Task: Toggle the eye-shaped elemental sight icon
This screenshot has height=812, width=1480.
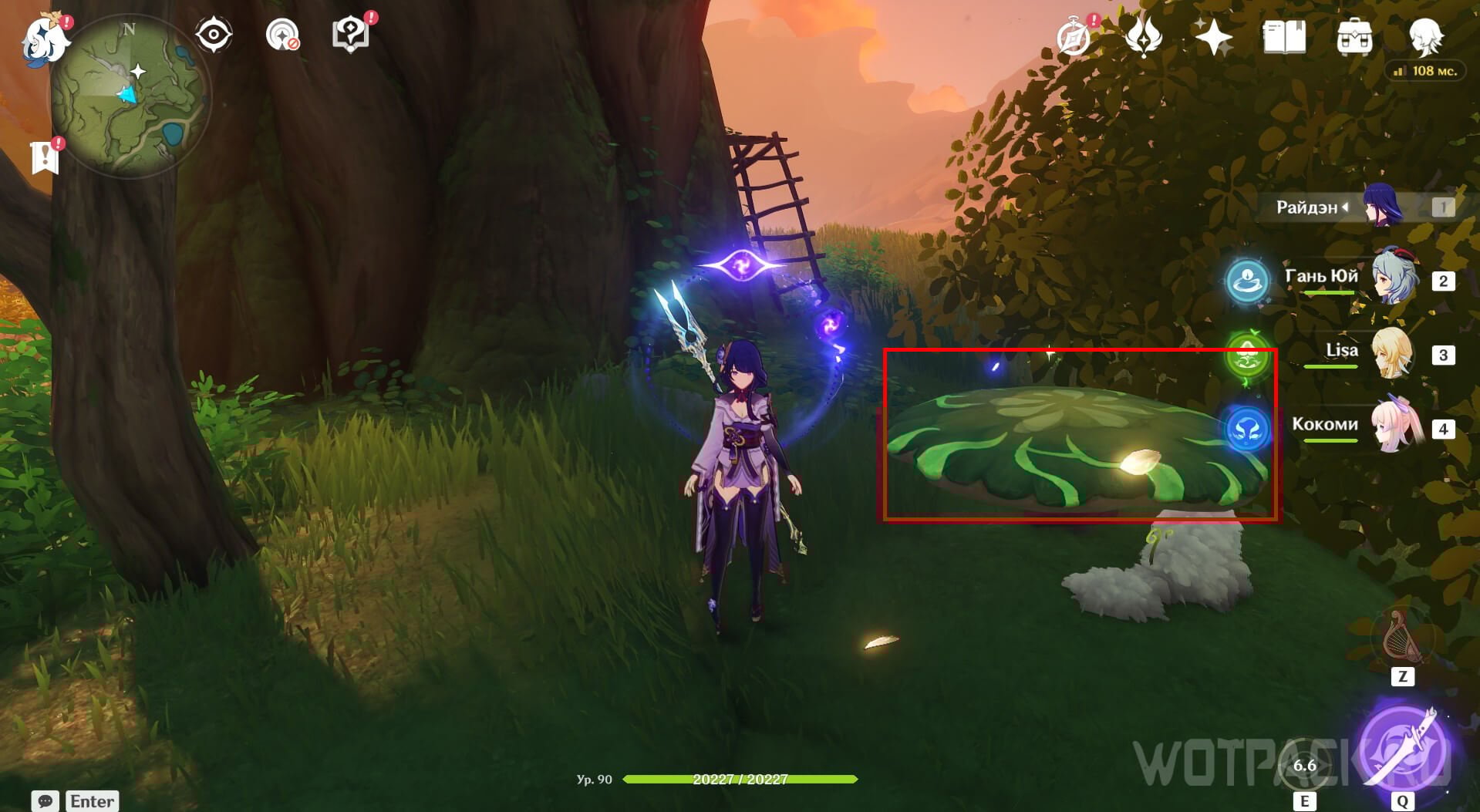Action: pyautogui.click(x=214, y=35)
